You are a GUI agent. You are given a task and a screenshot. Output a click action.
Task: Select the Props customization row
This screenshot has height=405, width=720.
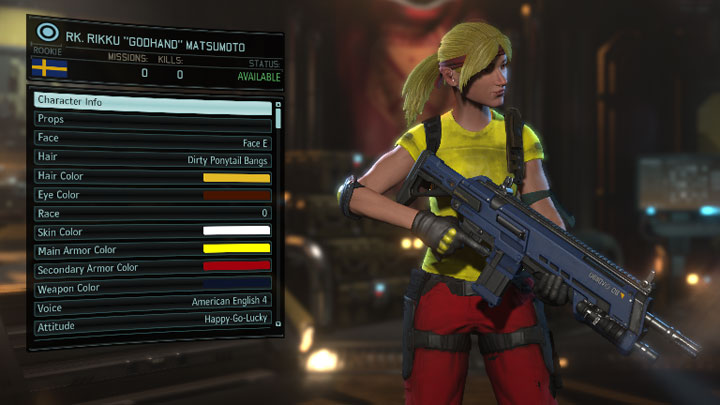click(152, 120)
